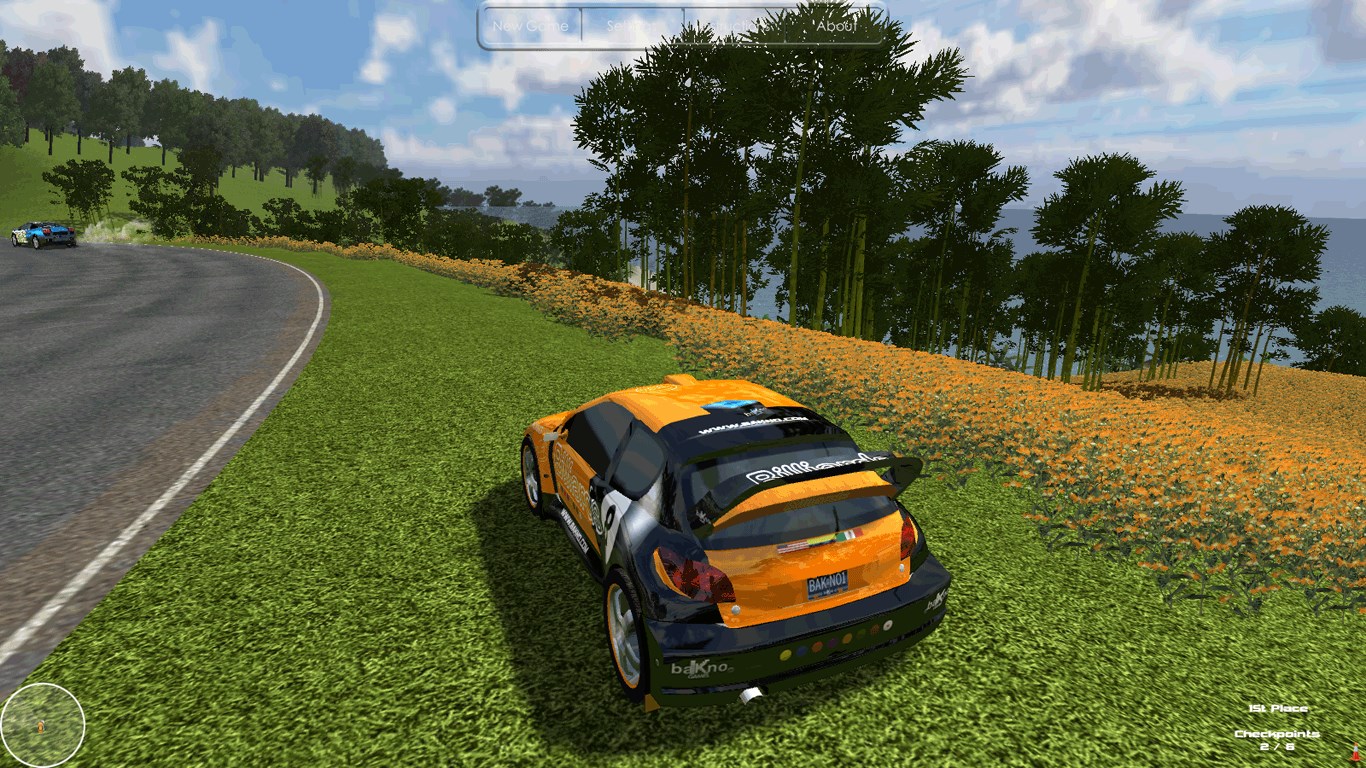Screen dimensions: 1366x768
Task: Start a New Game from the top menu
Action: tap(531, 26)
